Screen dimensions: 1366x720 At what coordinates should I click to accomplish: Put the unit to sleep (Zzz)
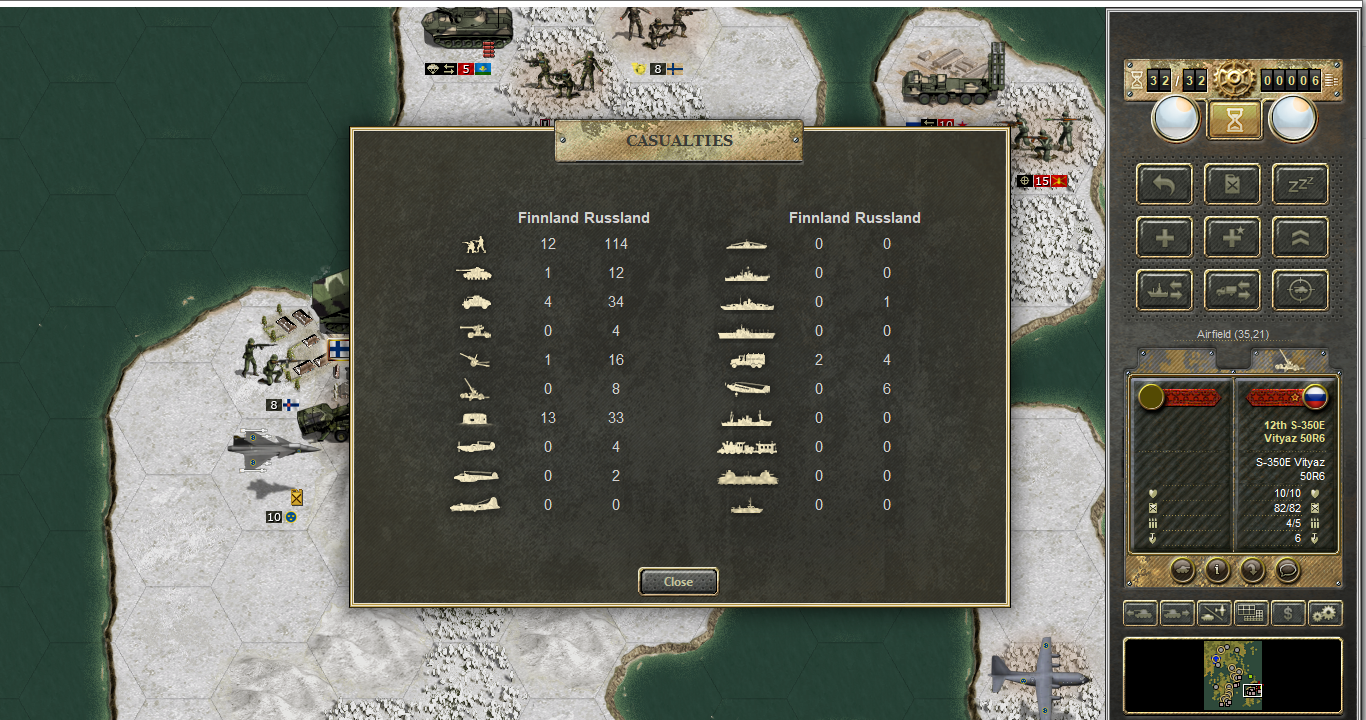pos(1299,184)
